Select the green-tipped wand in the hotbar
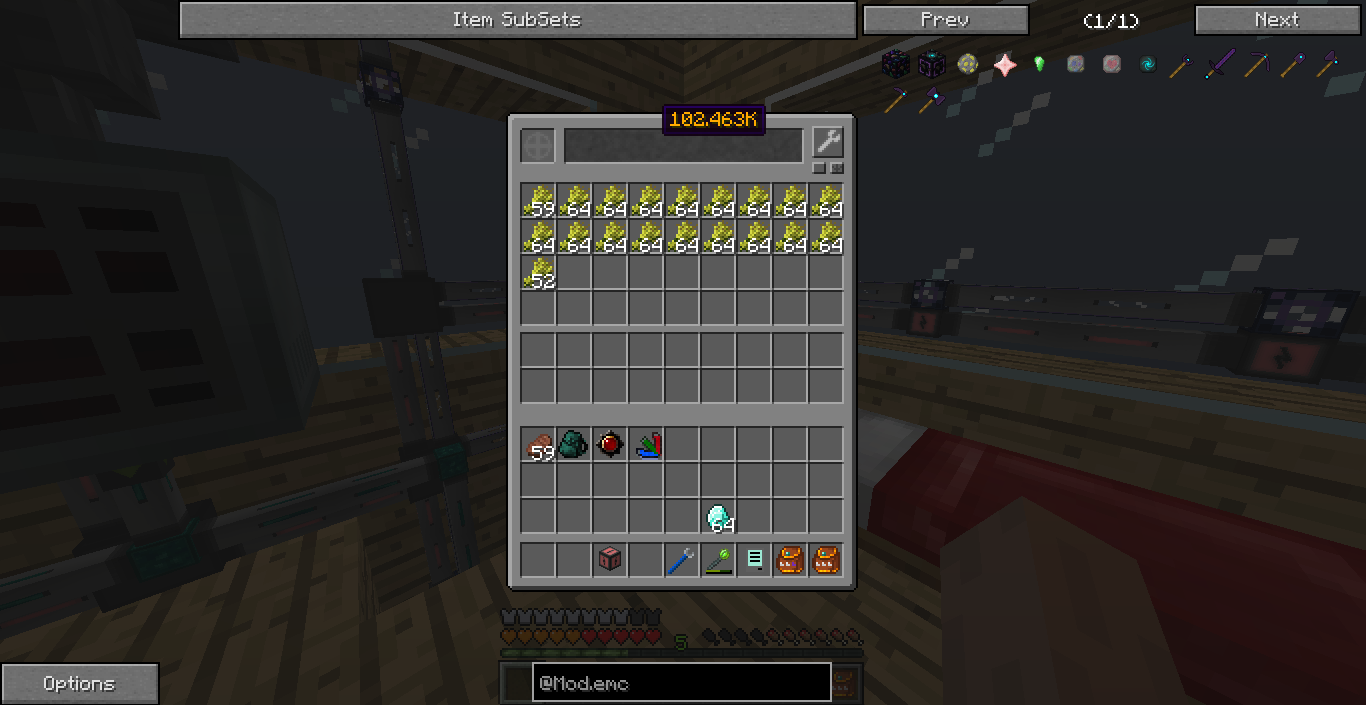Viewport: 1366px width, 705px height. tap(718, 561)
